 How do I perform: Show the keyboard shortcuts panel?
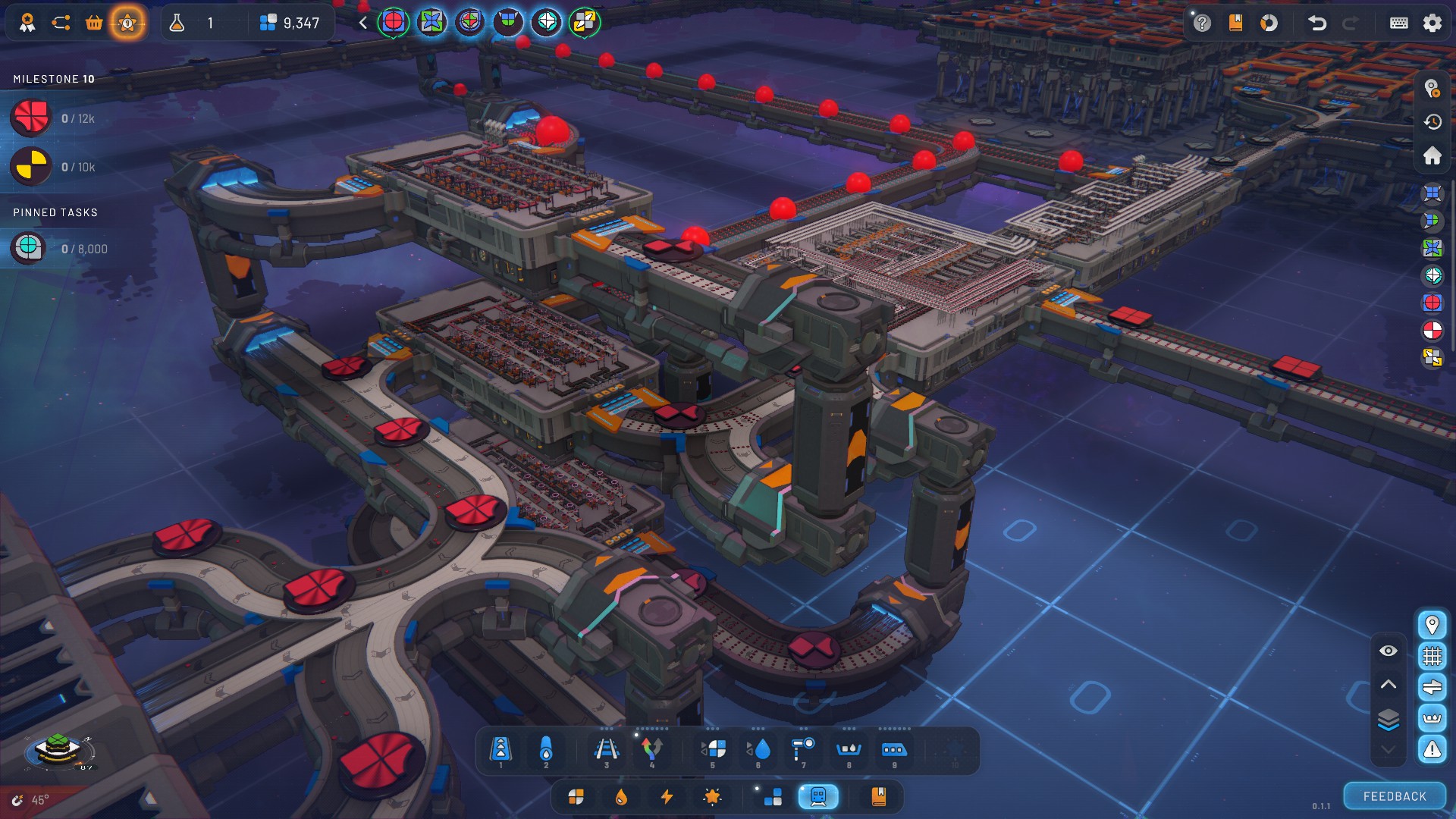pos(1398,23)
